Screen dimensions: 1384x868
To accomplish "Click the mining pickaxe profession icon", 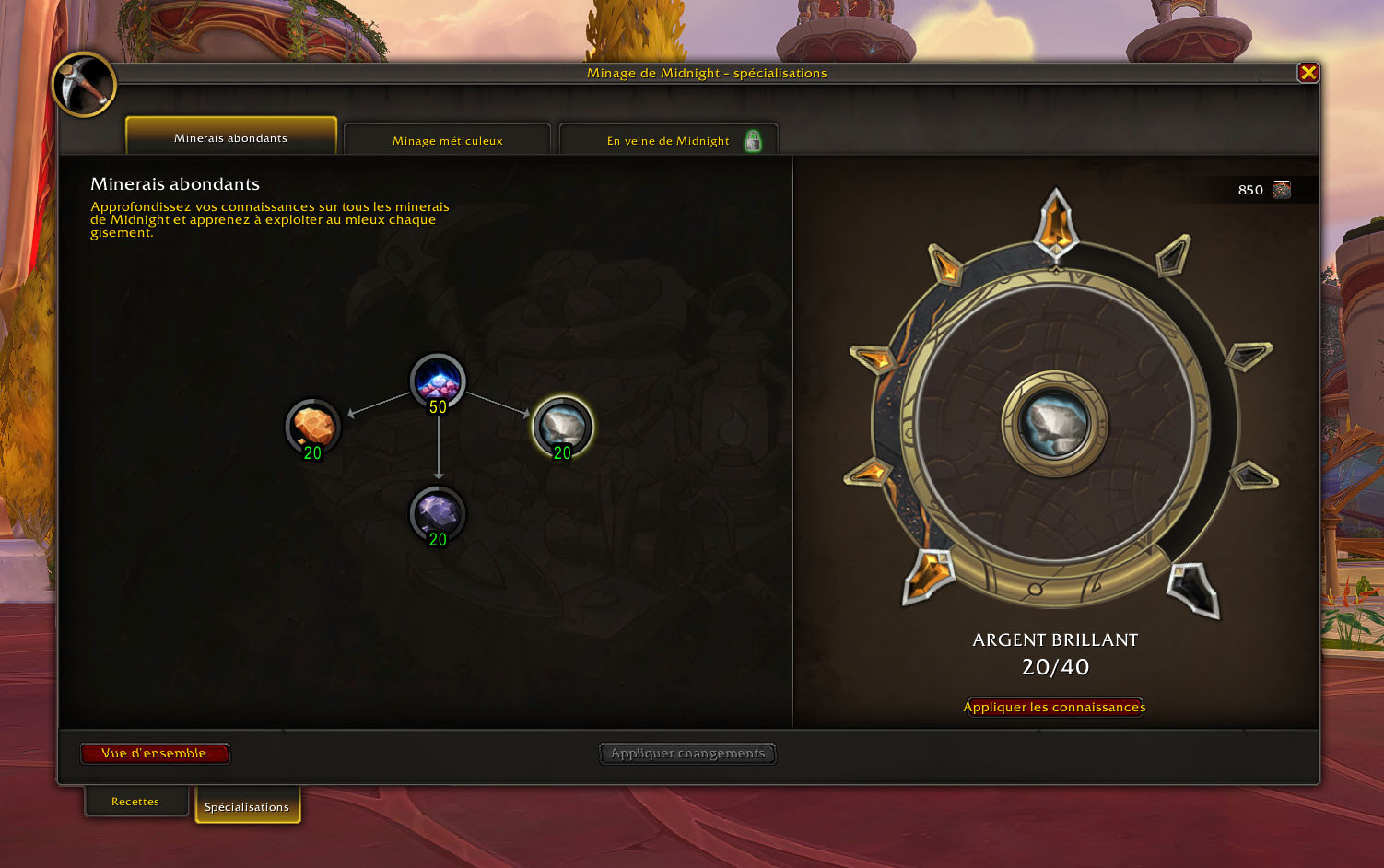I will coord(84,85).
